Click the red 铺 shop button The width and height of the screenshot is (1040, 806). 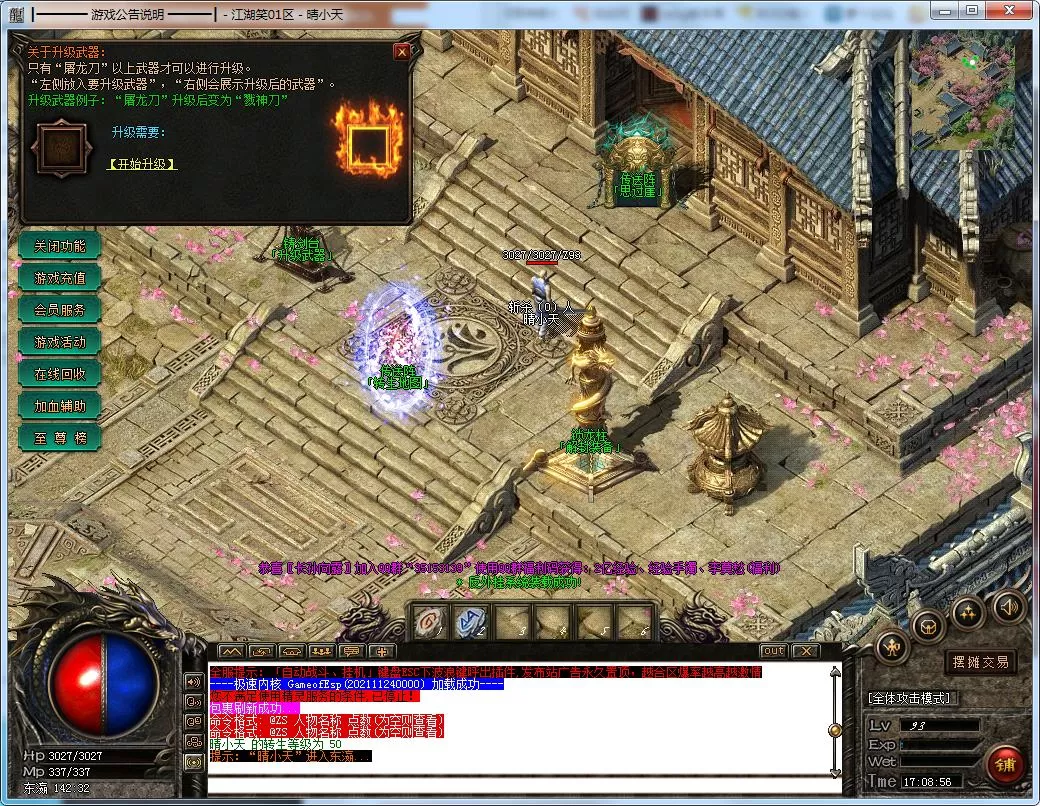(x=1004, y=765)
